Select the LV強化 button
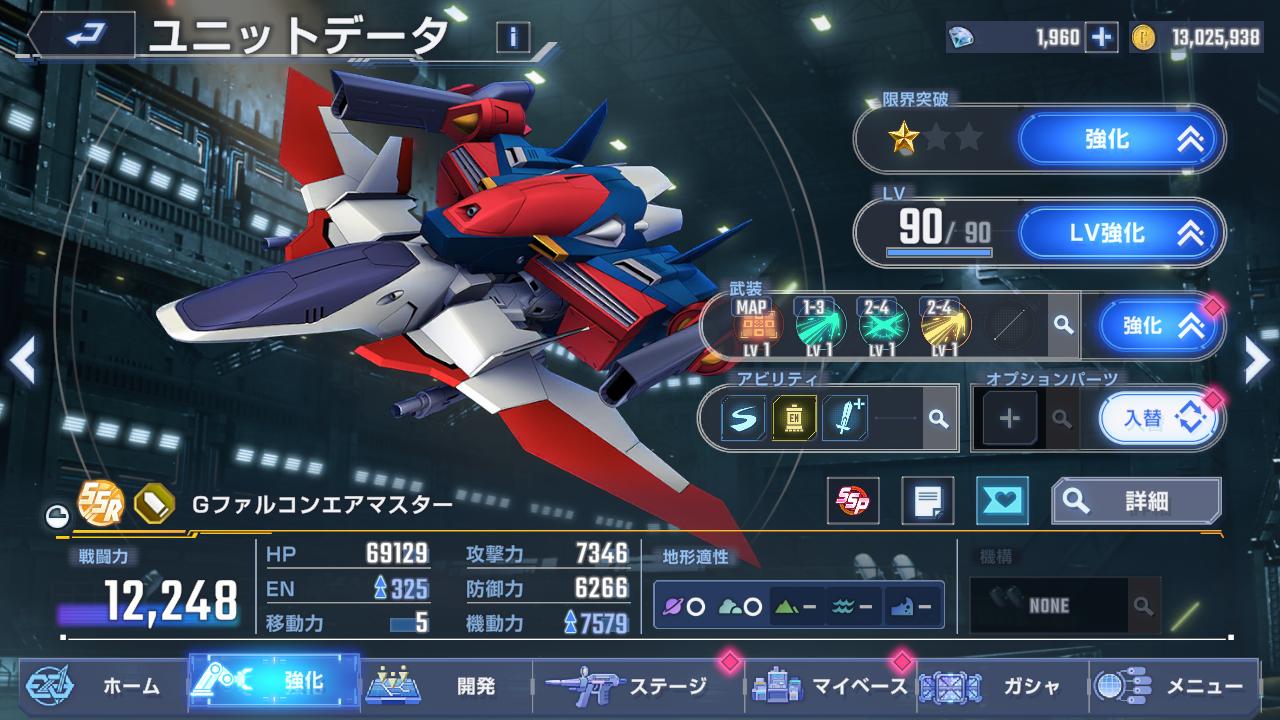 (x=1121, y=234)
